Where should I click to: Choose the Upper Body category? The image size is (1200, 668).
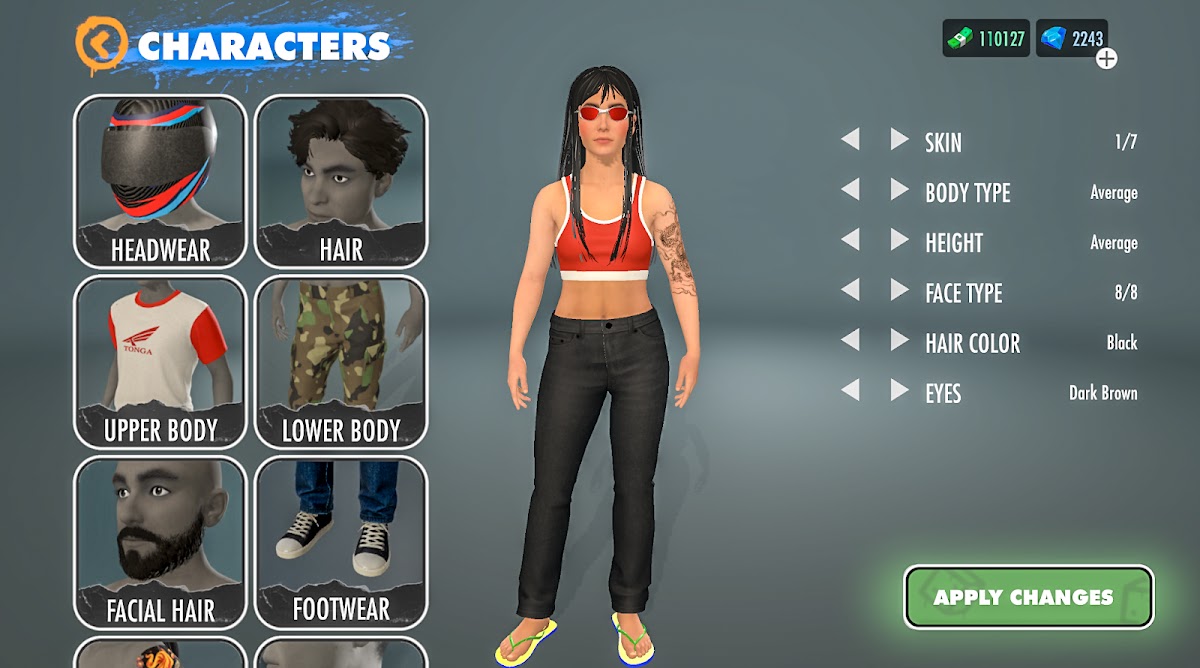(160, 361)
